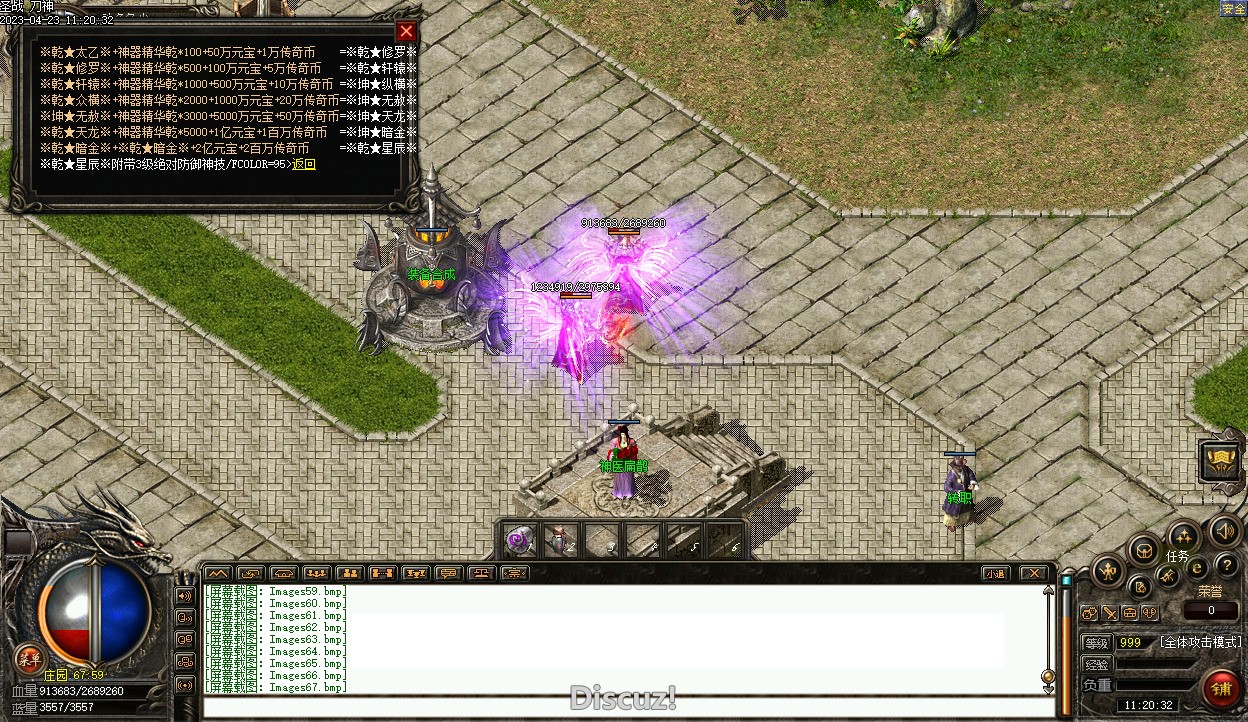Open the character figure round button
Viewport: 1248px width, 722px height.
tap(1109, 572)
